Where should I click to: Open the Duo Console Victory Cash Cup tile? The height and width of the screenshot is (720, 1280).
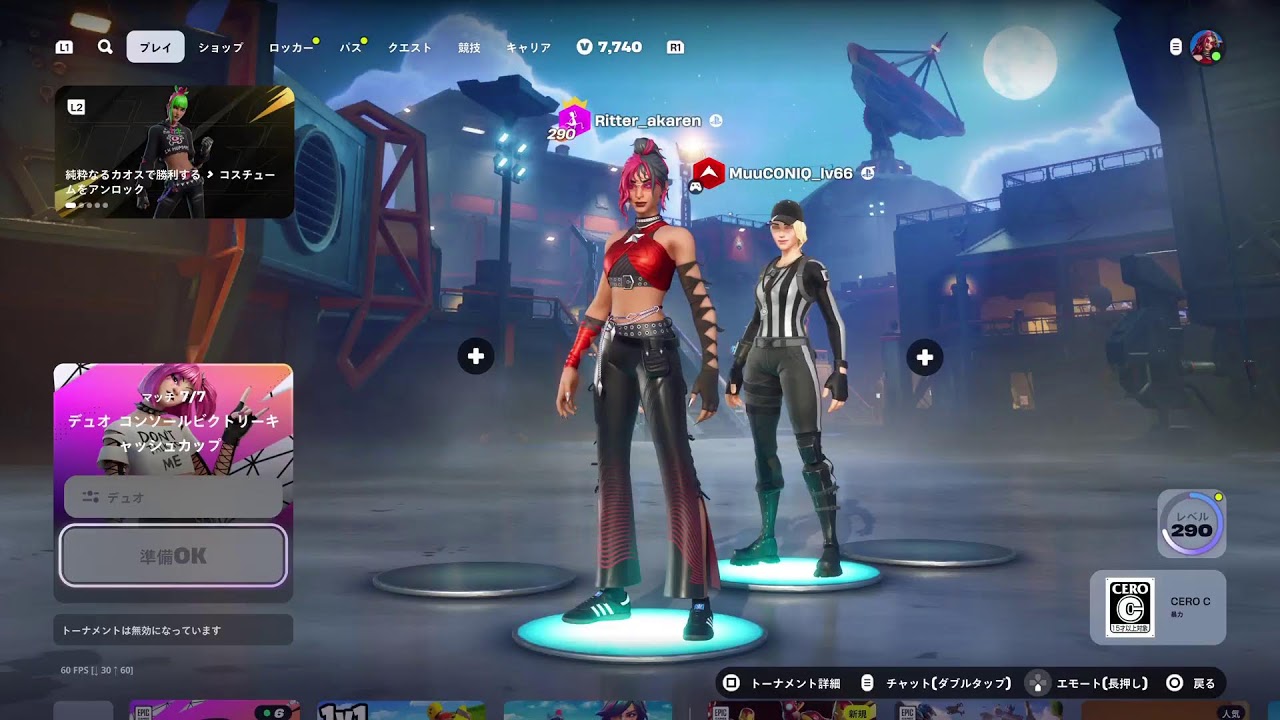tap(173, 420)
